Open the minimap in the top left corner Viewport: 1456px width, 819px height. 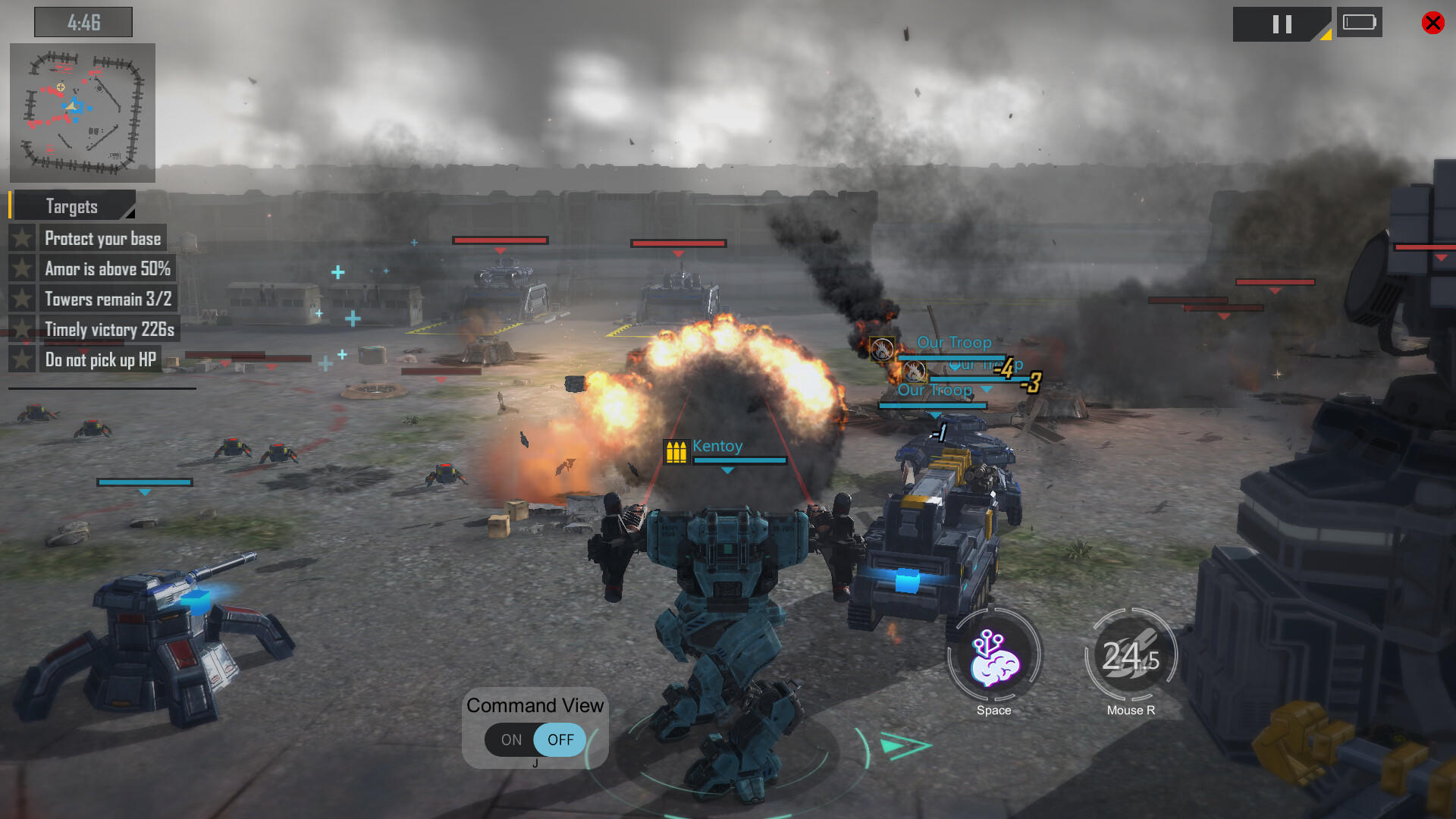tap(82, 112)
